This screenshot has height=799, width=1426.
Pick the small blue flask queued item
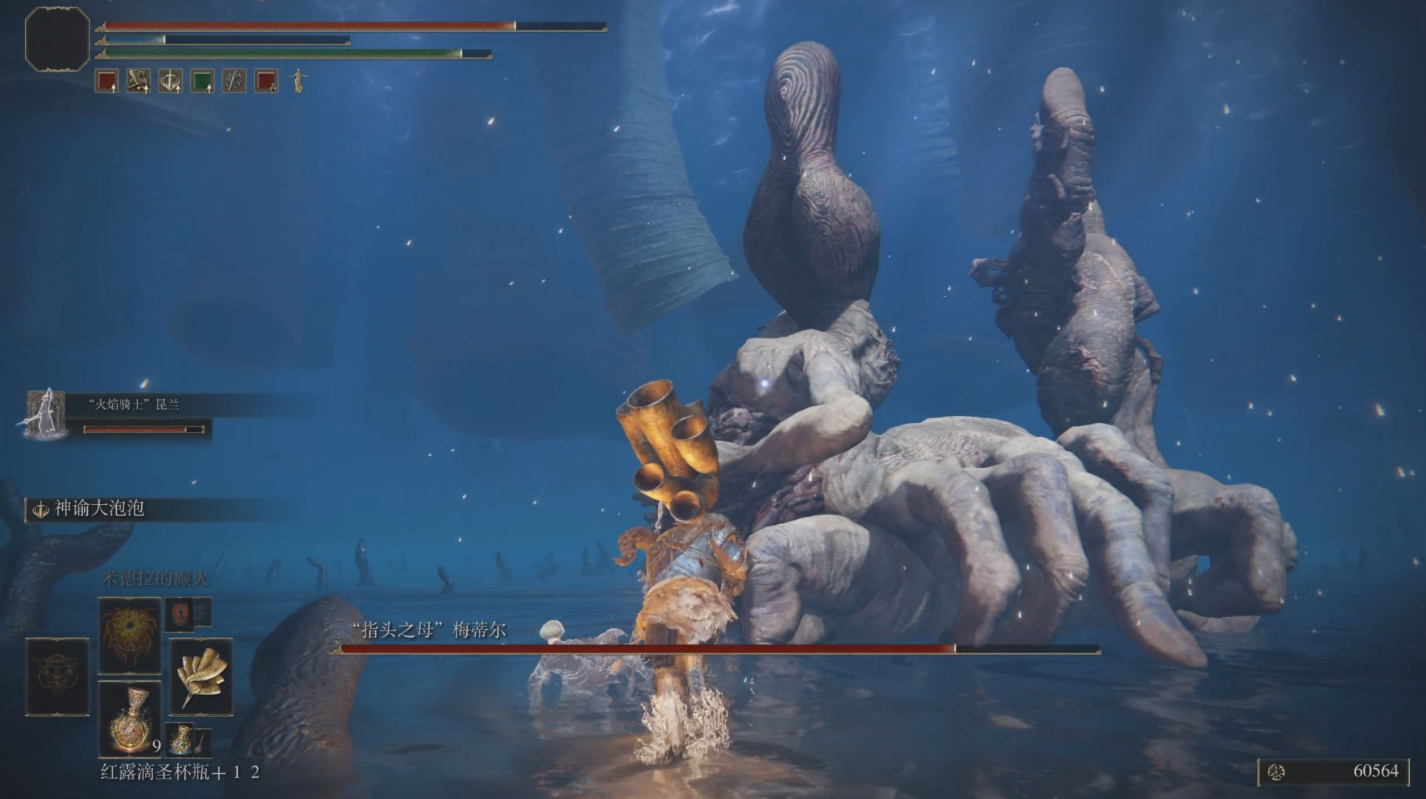181,740
